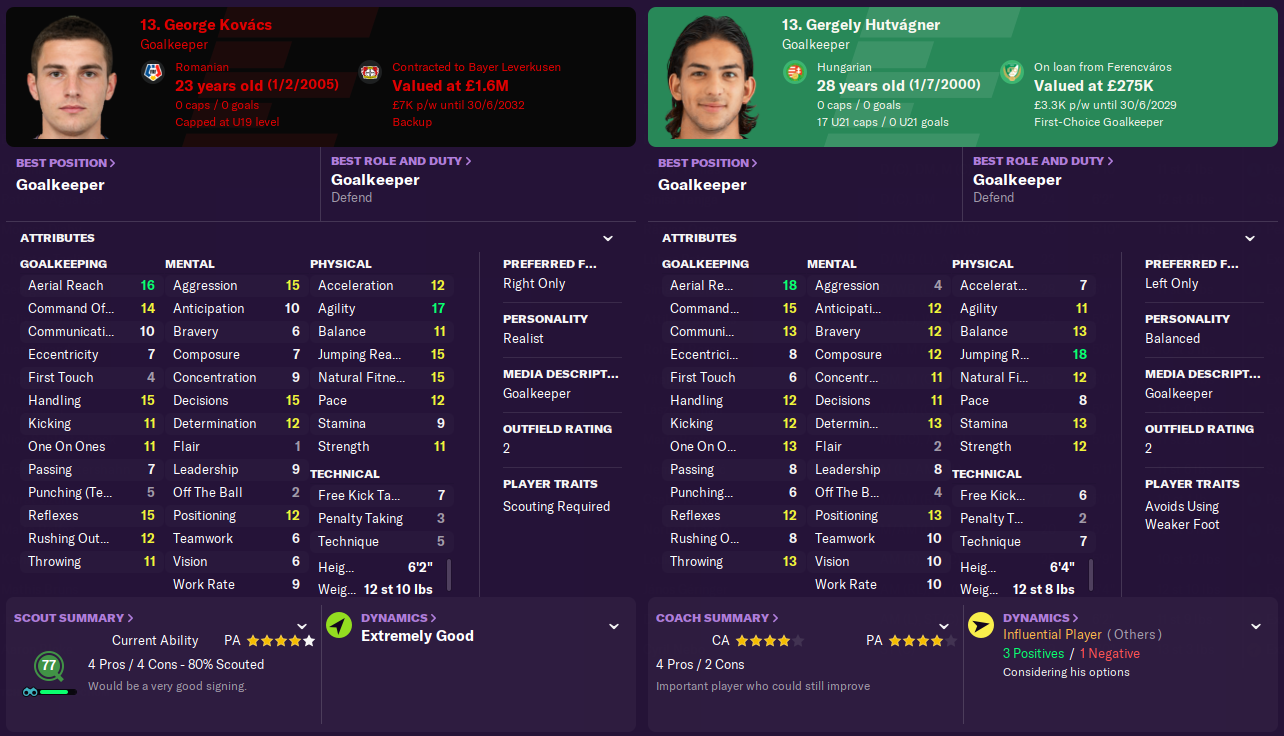The height and width of the screenshot is (736, 1284).
Task: Open George Kovács player profile name
Action: coord(206,25)
